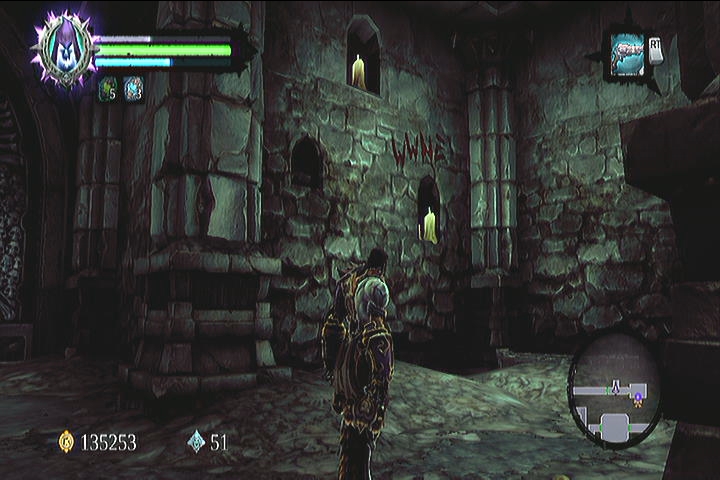Choose the equipped pistol item slot
The image size is (720, 480).
pyautogui.click(x=627, y=53)
